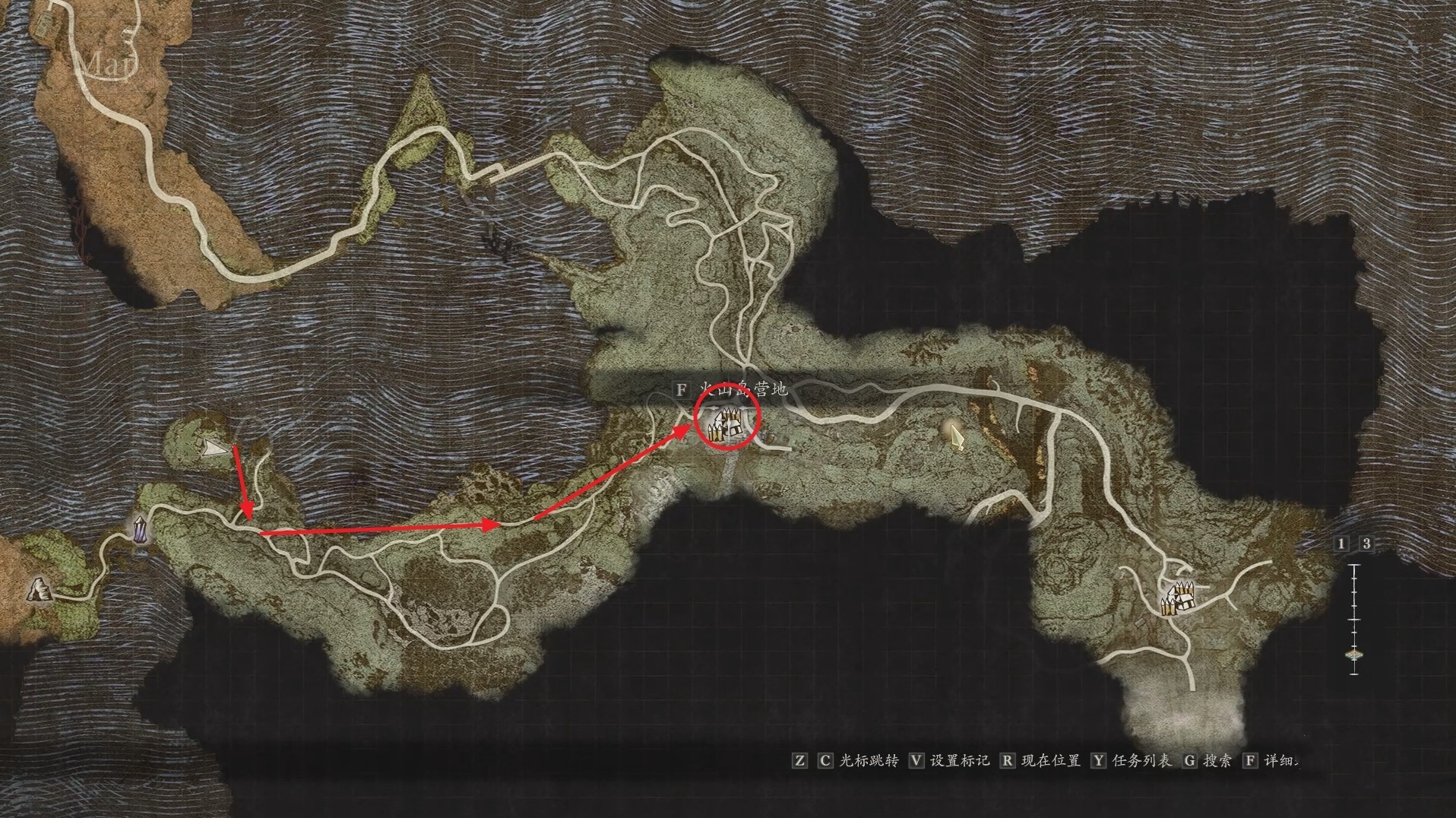
Task: Grab the diamond zoom slider handle
Action: pyautogui.click(x=1354, y=654)
